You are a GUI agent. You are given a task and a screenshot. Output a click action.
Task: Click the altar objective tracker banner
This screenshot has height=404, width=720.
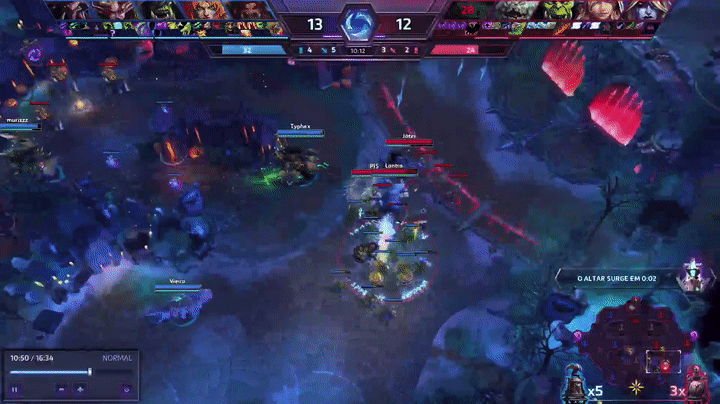(618, 278)
